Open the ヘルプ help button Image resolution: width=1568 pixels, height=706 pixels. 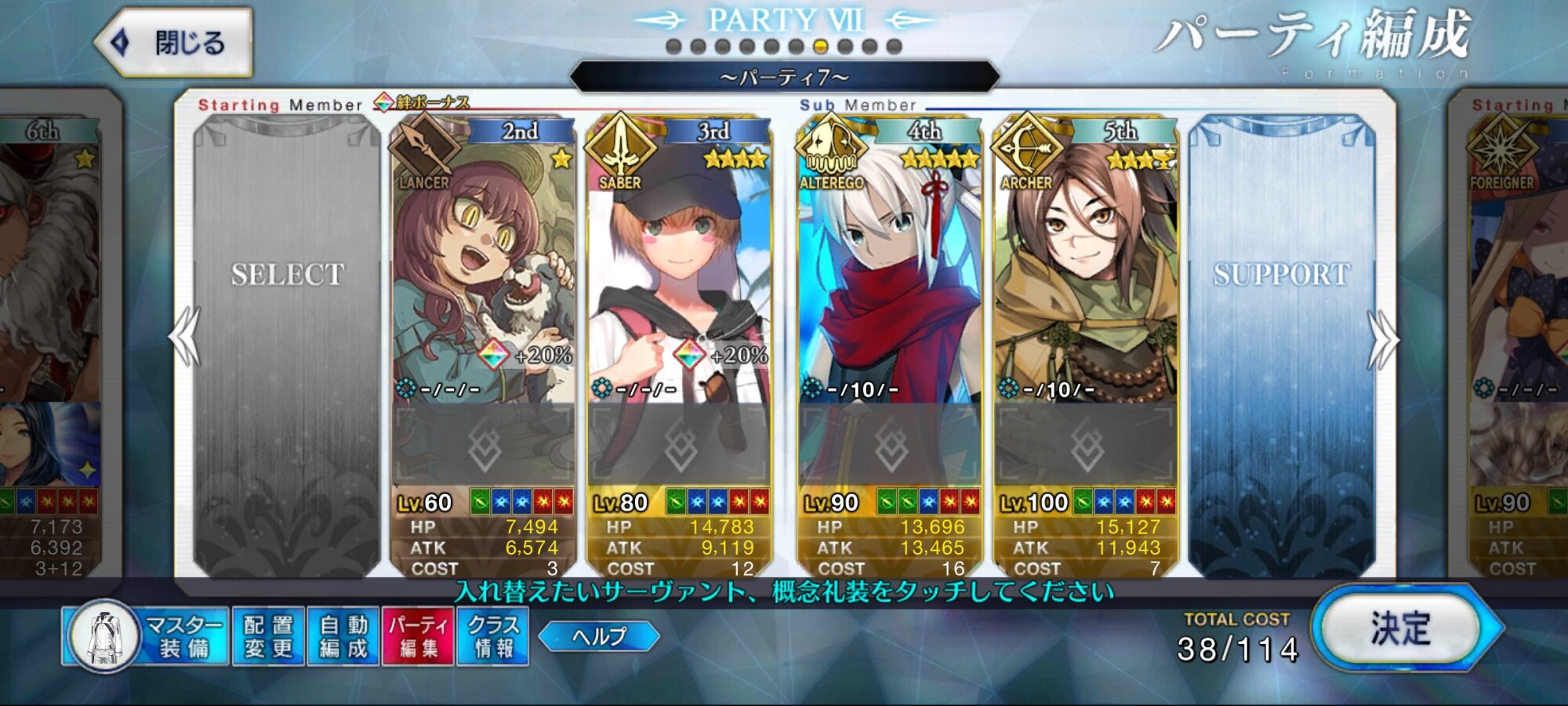[x=600, y=636]
